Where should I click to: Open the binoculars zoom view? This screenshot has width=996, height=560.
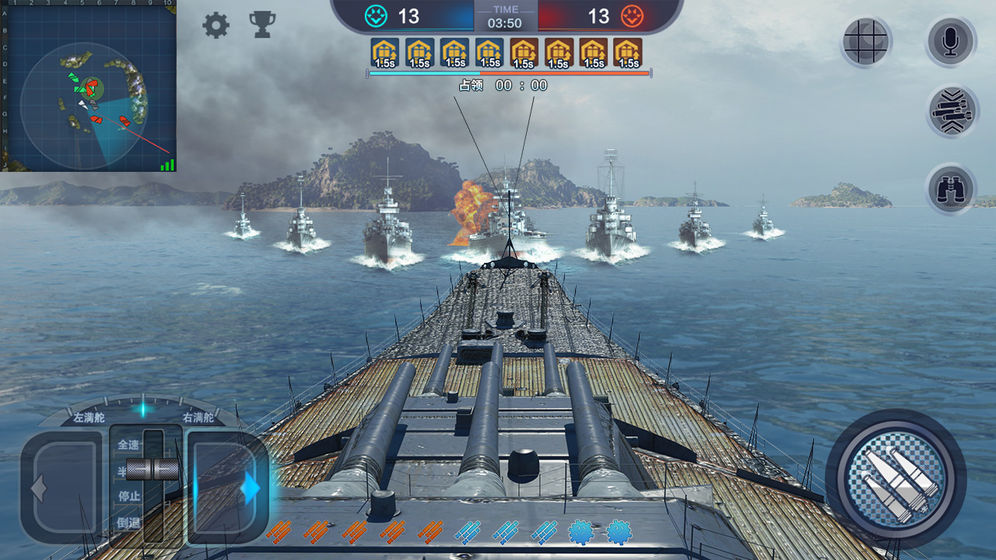[x=951, y=188]
